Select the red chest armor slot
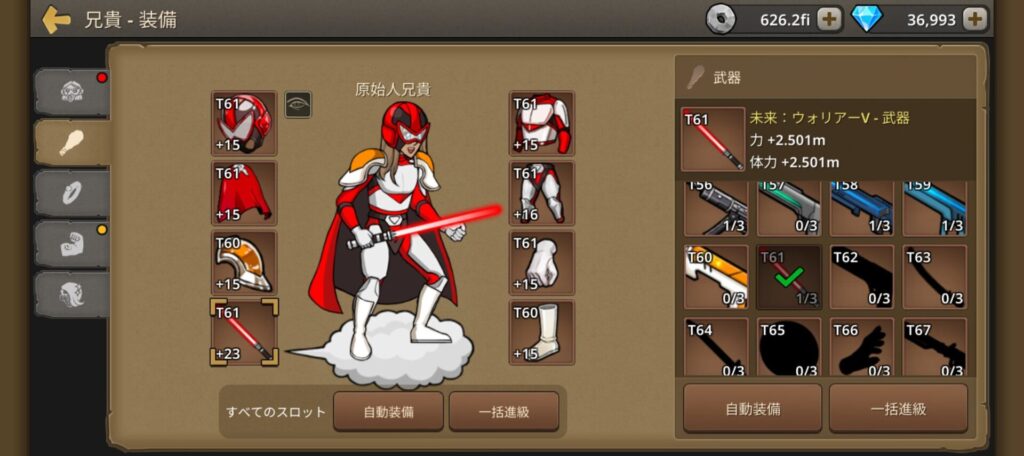The image size is (1024, 456). pos(542,123)
